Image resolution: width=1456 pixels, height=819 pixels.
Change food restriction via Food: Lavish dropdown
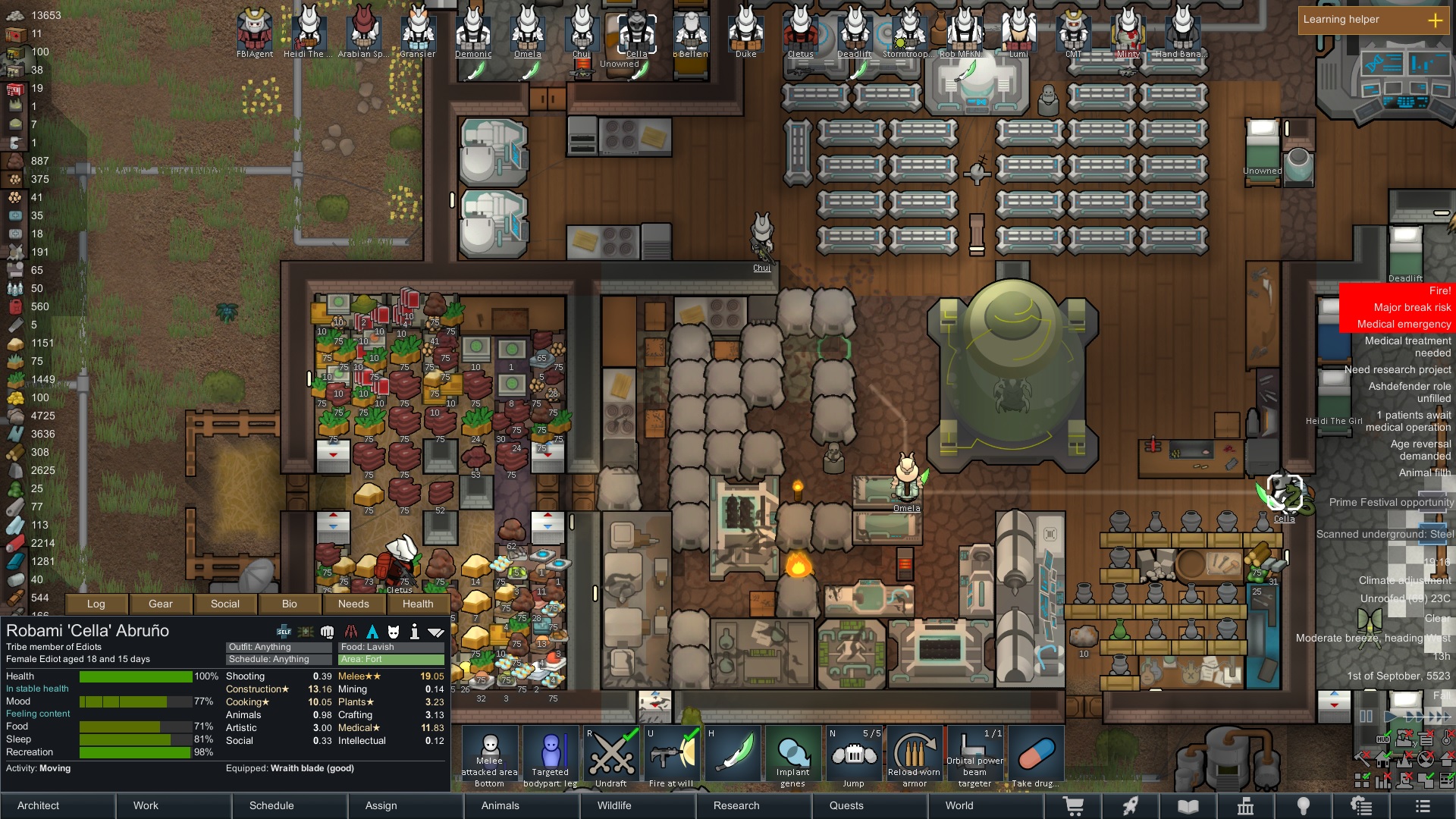pos(391,647)
